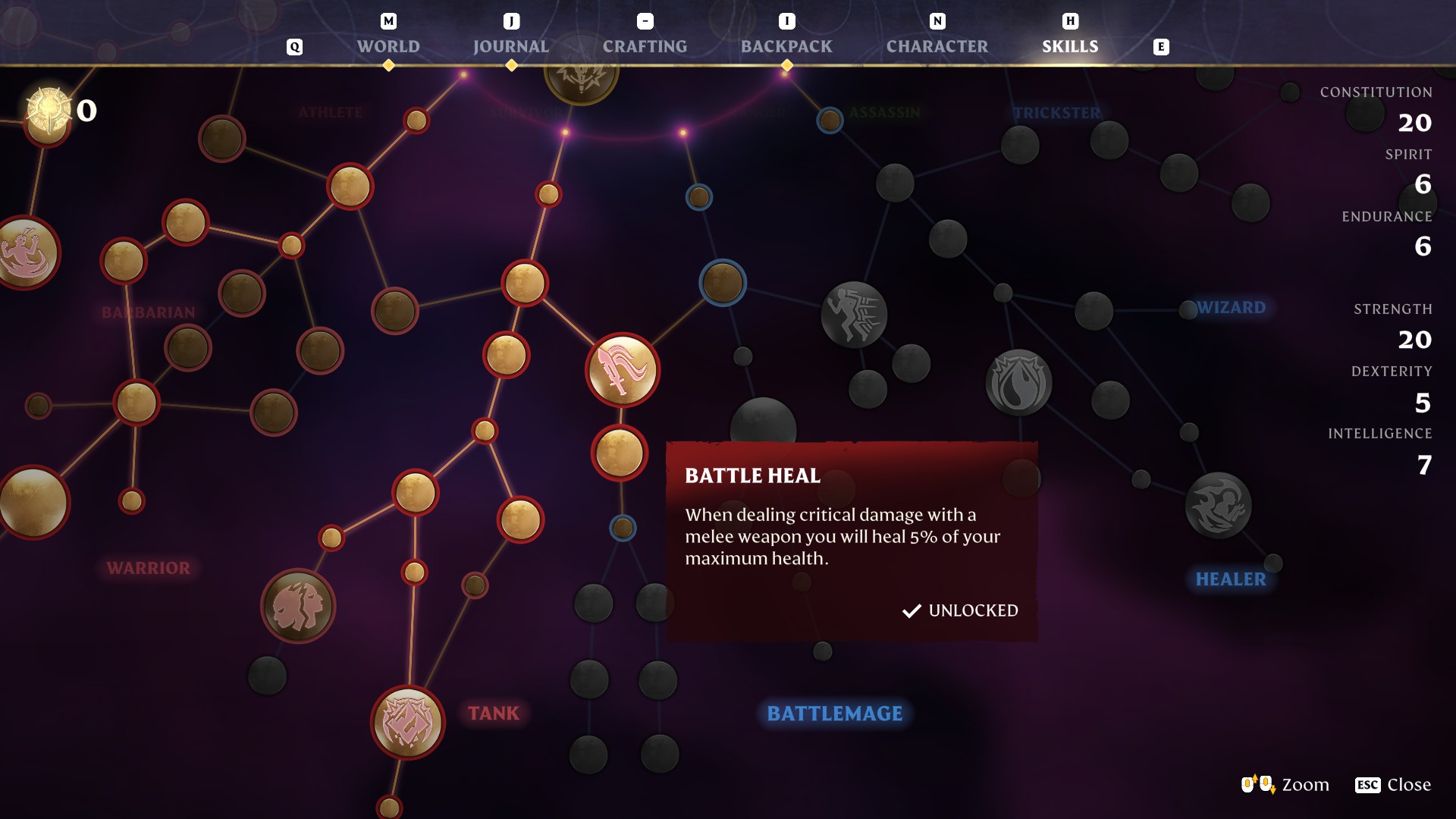Open the Backpack tab
This screenshot has height=819, width=1456.
(786, 46)
